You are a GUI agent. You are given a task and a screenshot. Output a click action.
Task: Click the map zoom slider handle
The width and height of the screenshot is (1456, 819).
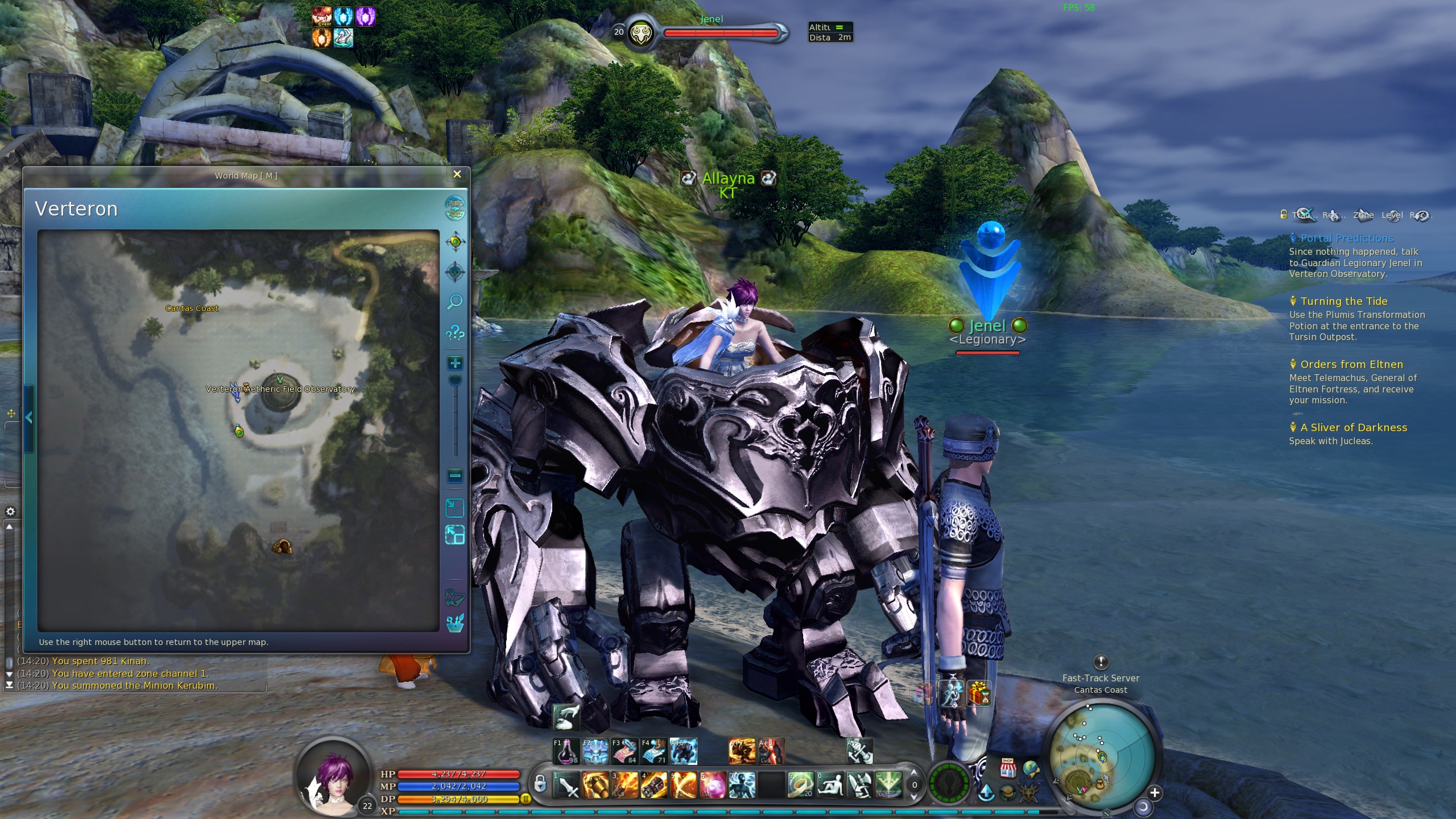pos(455,380)
